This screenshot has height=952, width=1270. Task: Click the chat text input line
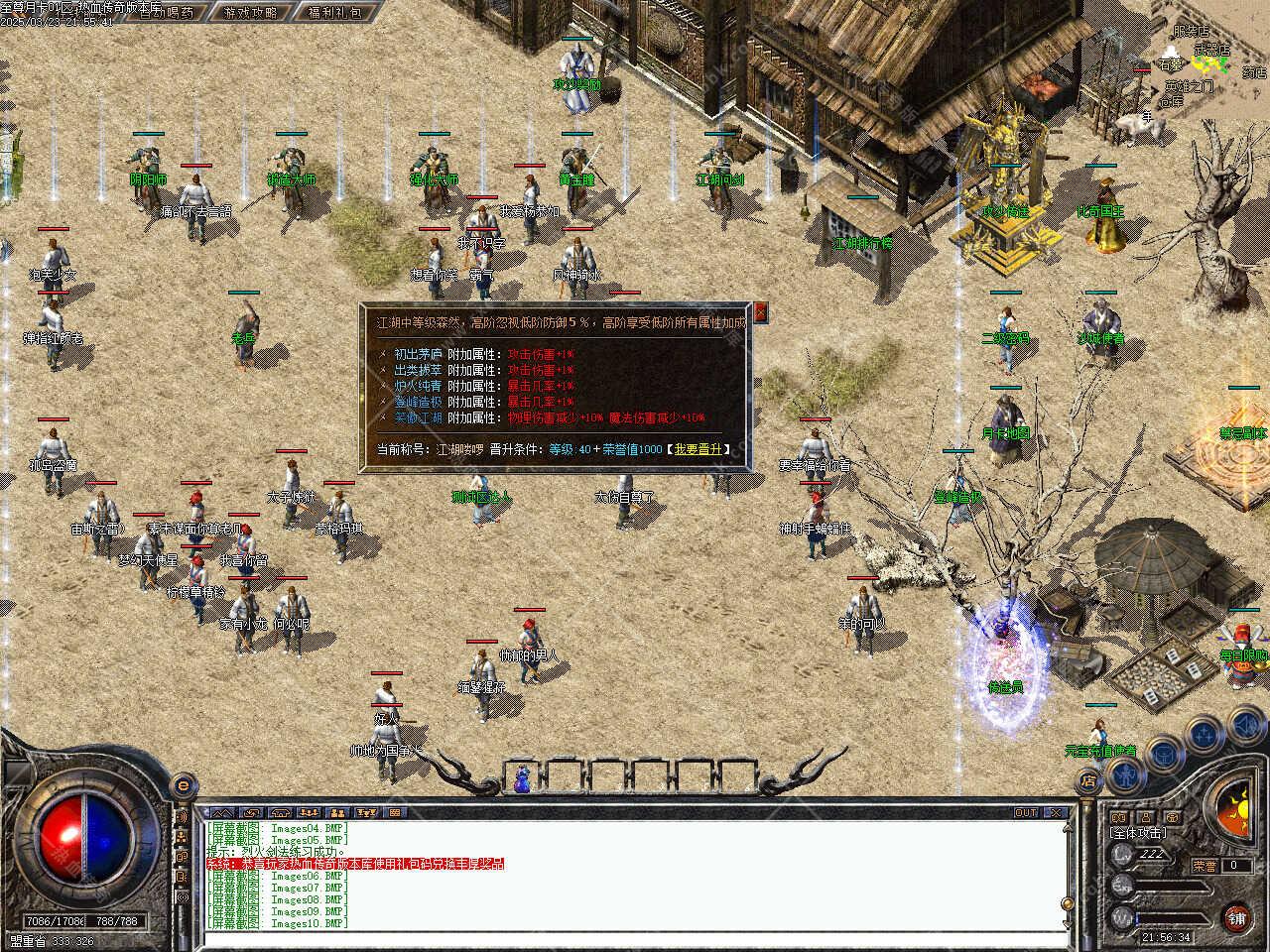coord(635,939)
